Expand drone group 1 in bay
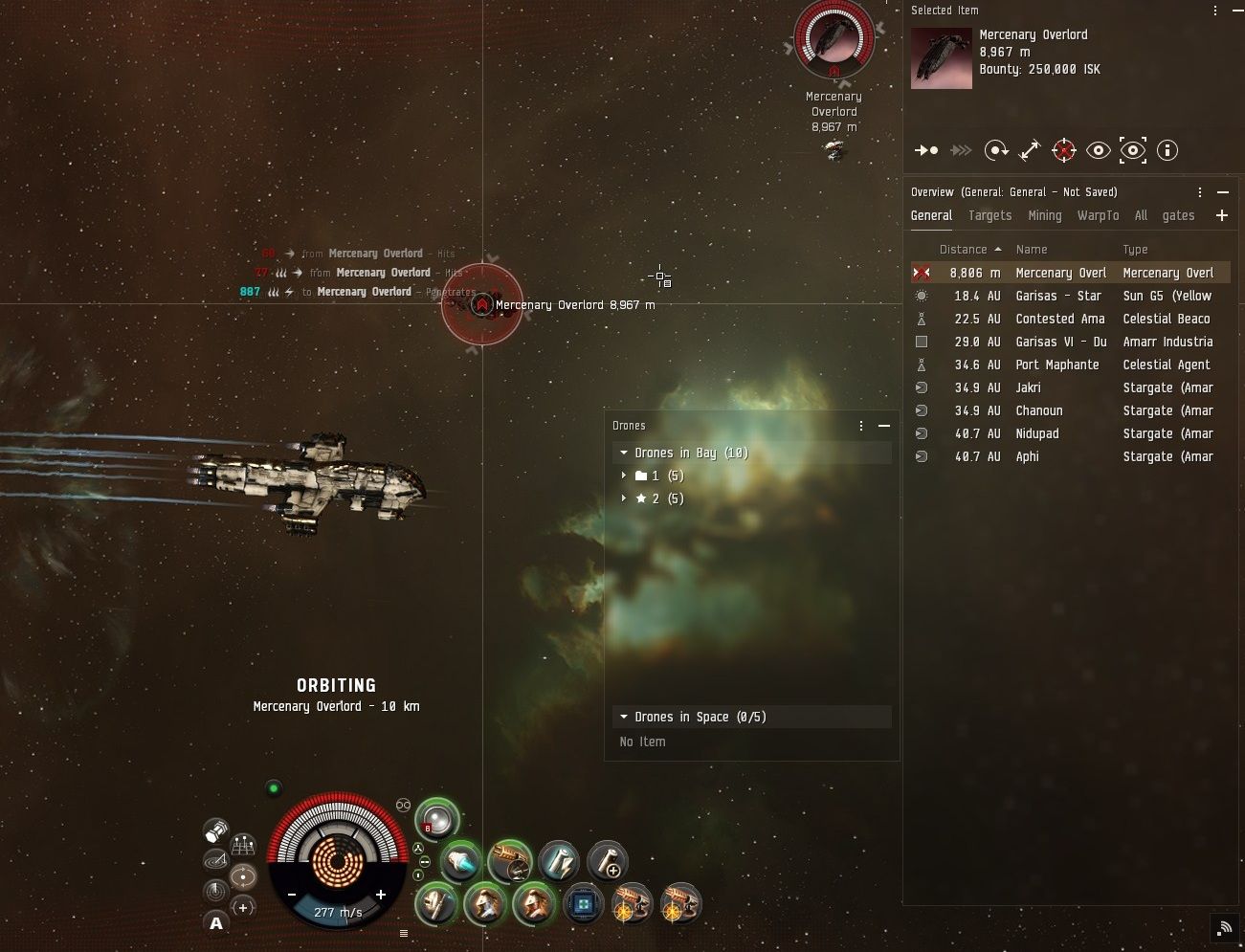Viewport: 1245px width, 952px height. [x=624, y=476]
